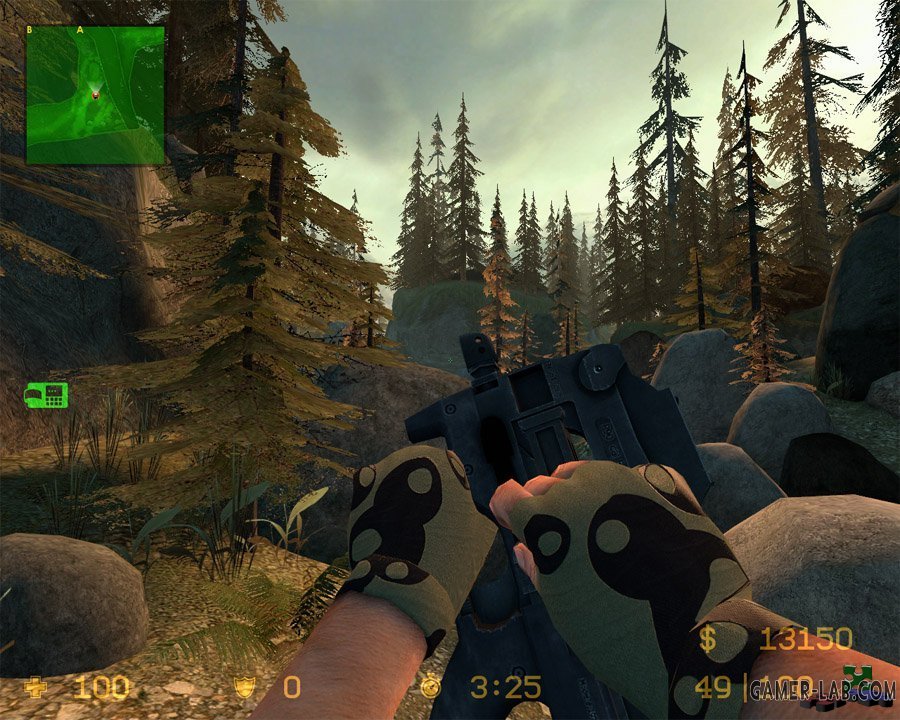900x720 pixels.
Task: Select the green C4 bomb icon
Action: tap(46, 395)
